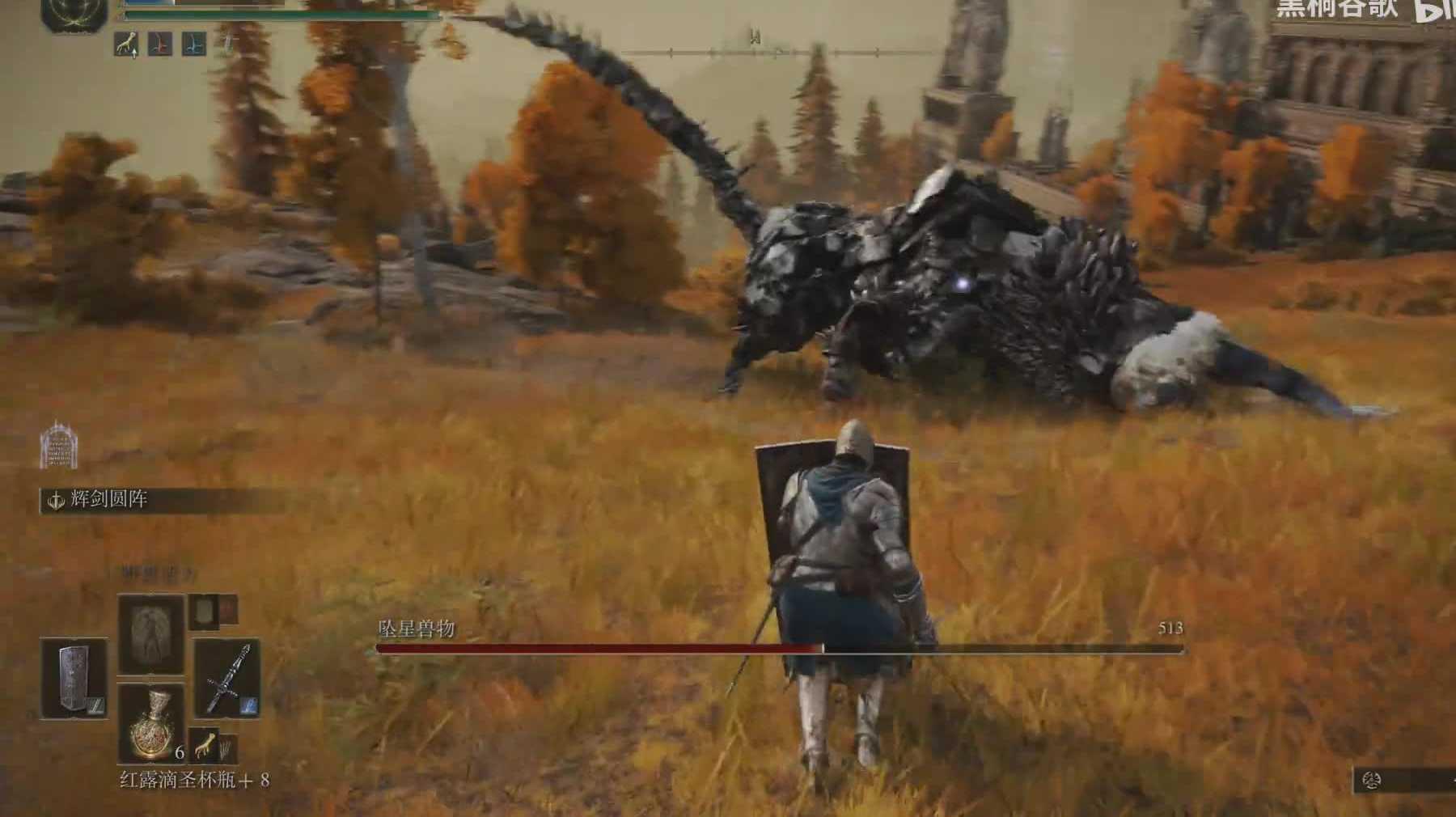The width and height of the screenshot is (1456, 817).
Task: Click the golden buff status icon with arrow
Action: coord(126,44)
